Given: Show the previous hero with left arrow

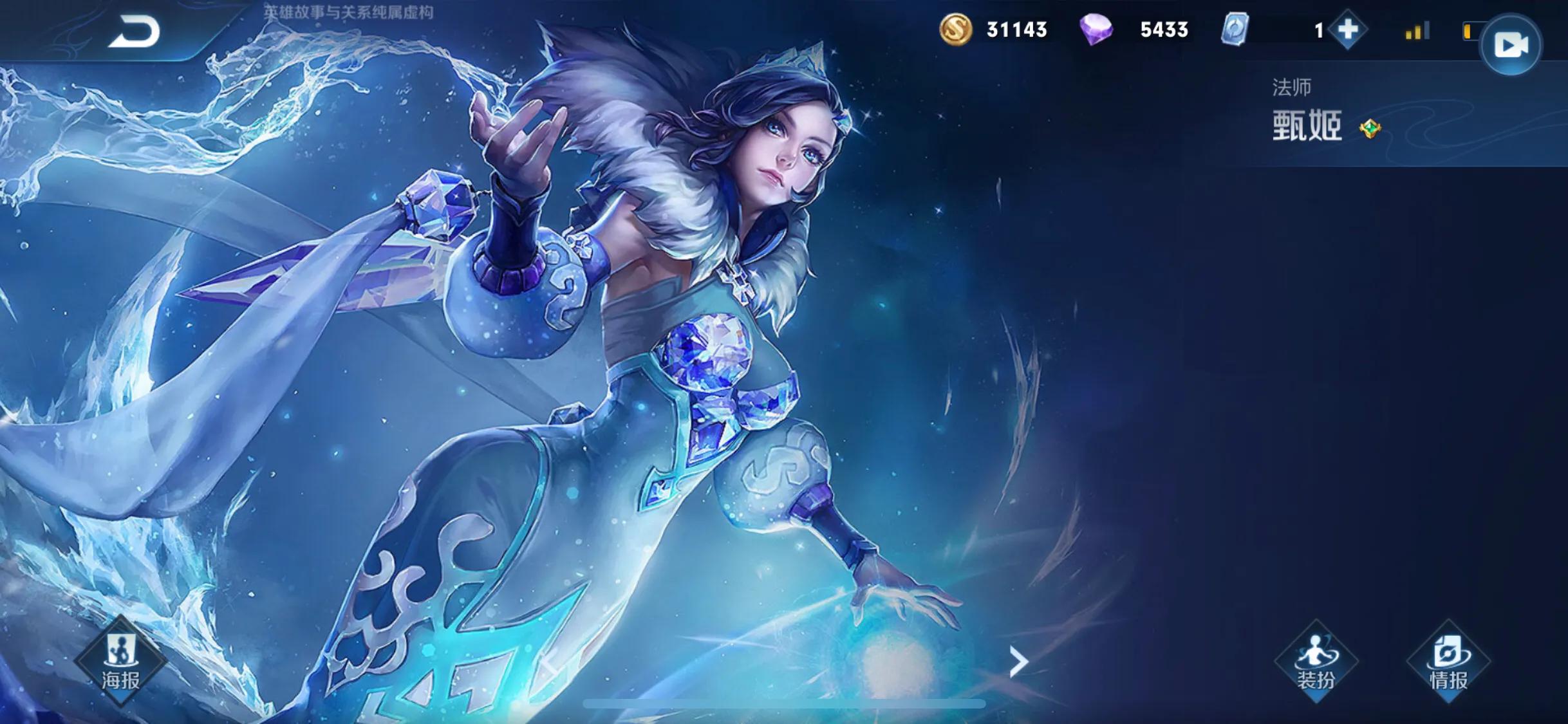Looking at the screenshot, I should click(x=549, y=662).
